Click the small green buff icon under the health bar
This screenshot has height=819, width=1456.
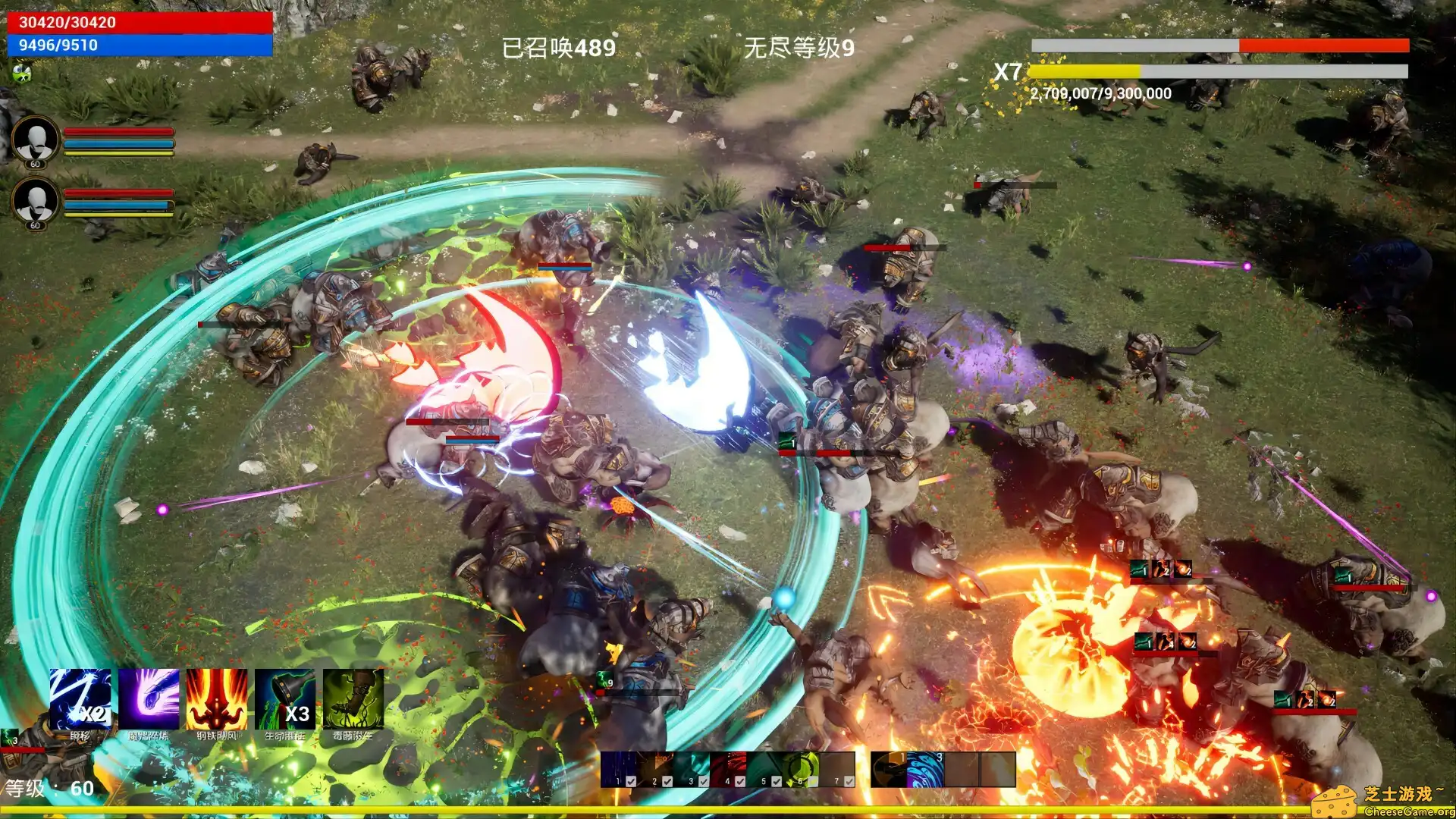click(23, 74)
